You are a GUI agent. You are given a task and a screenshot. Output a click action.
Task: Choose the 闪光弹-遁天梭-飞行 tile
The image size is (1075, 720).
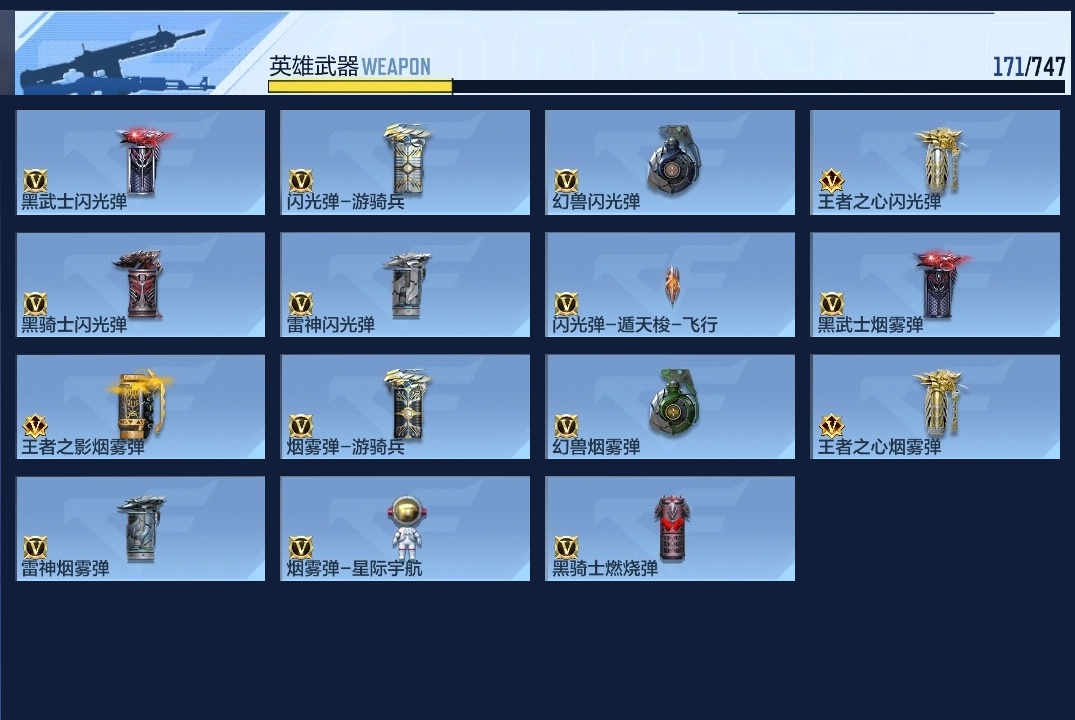pos(670,285)
